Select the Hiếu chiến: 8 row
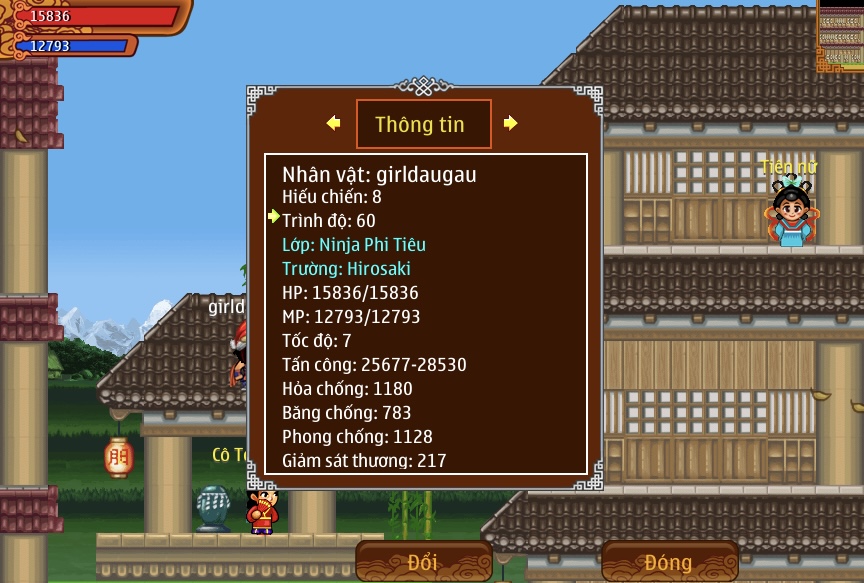864x583 pixels. 332,197
